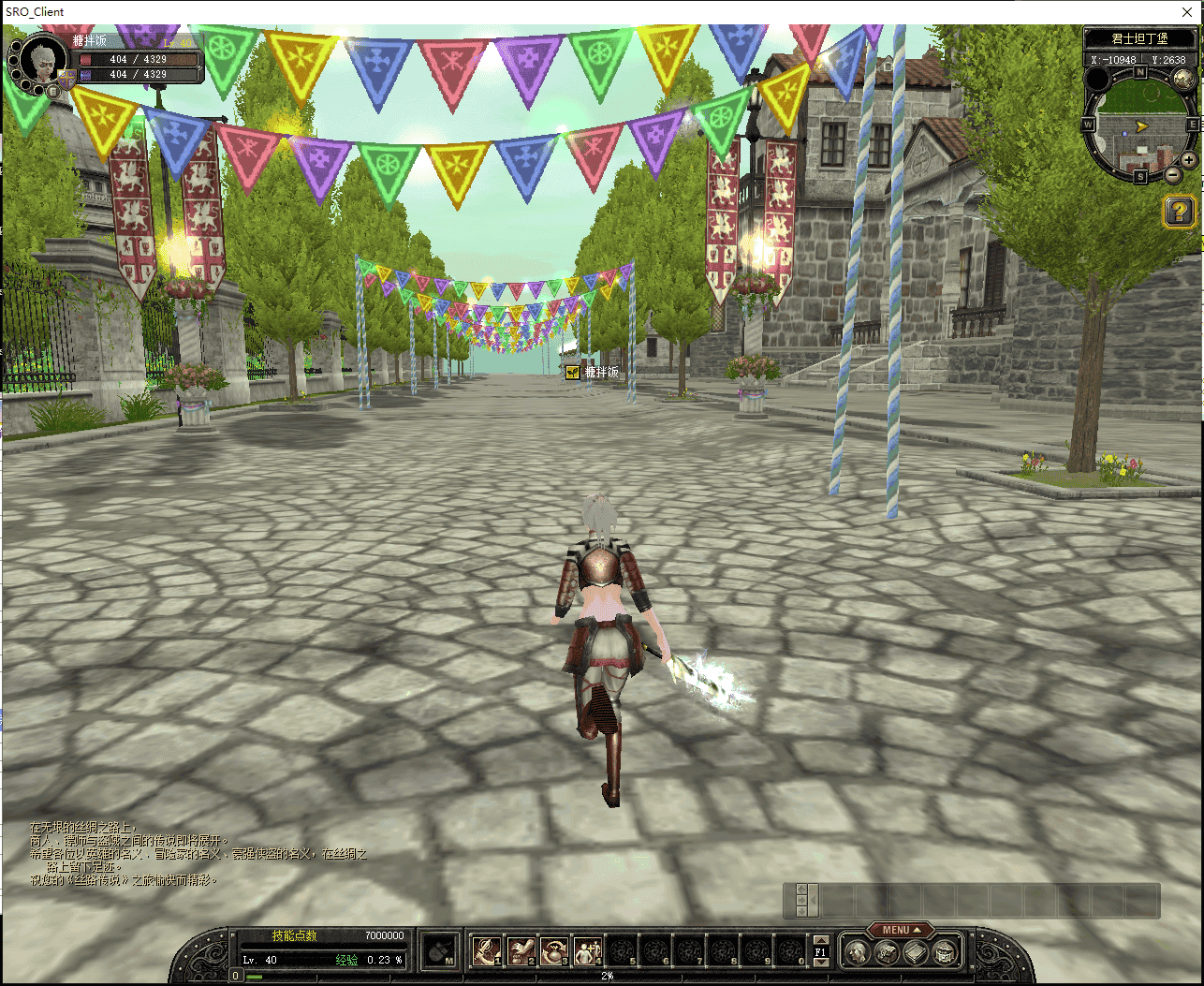Activate the character skill in quickslot 4
Viewport: 1204px width, 986px height.
[x=587, y=950]
